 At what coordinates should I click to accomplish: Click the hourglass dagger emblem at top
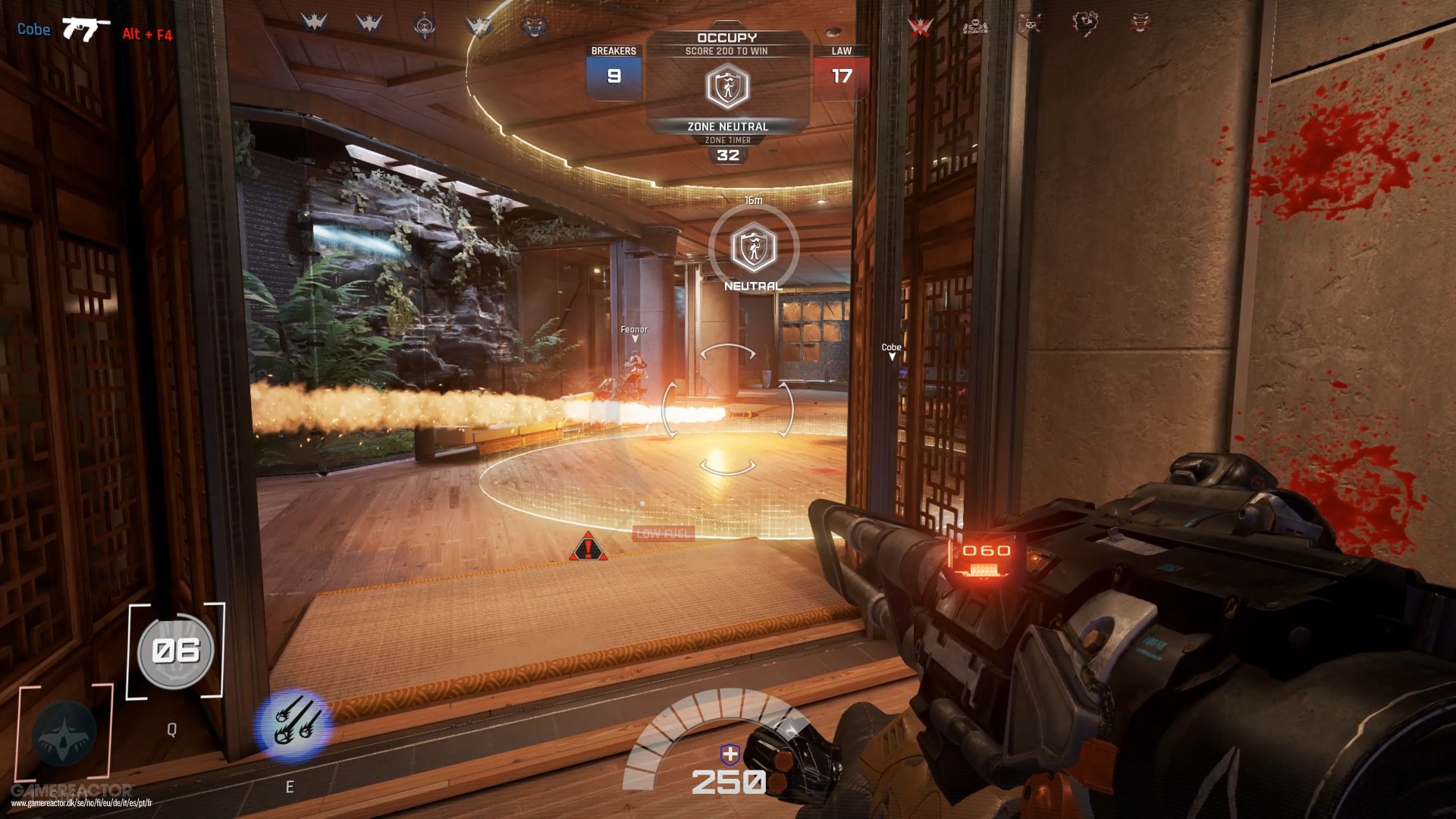coord(425,25)
